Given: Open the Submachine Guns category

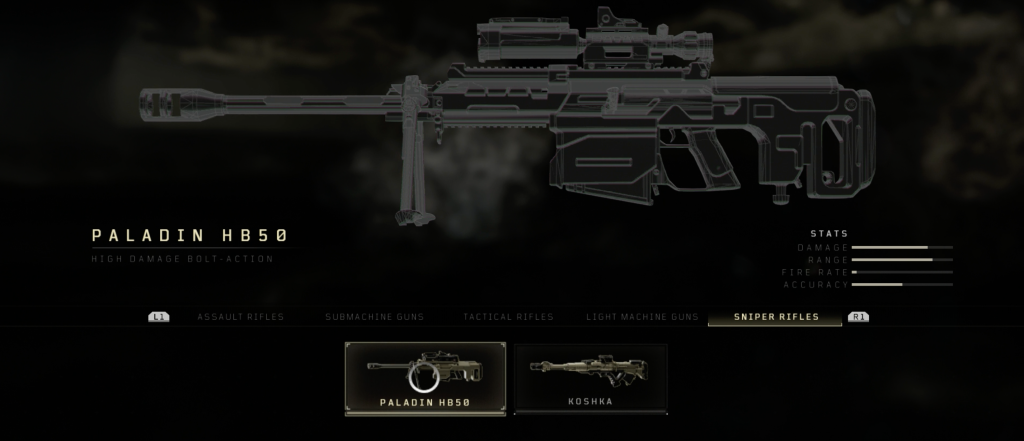Looking at the screenshot, I should coord(374,317).
